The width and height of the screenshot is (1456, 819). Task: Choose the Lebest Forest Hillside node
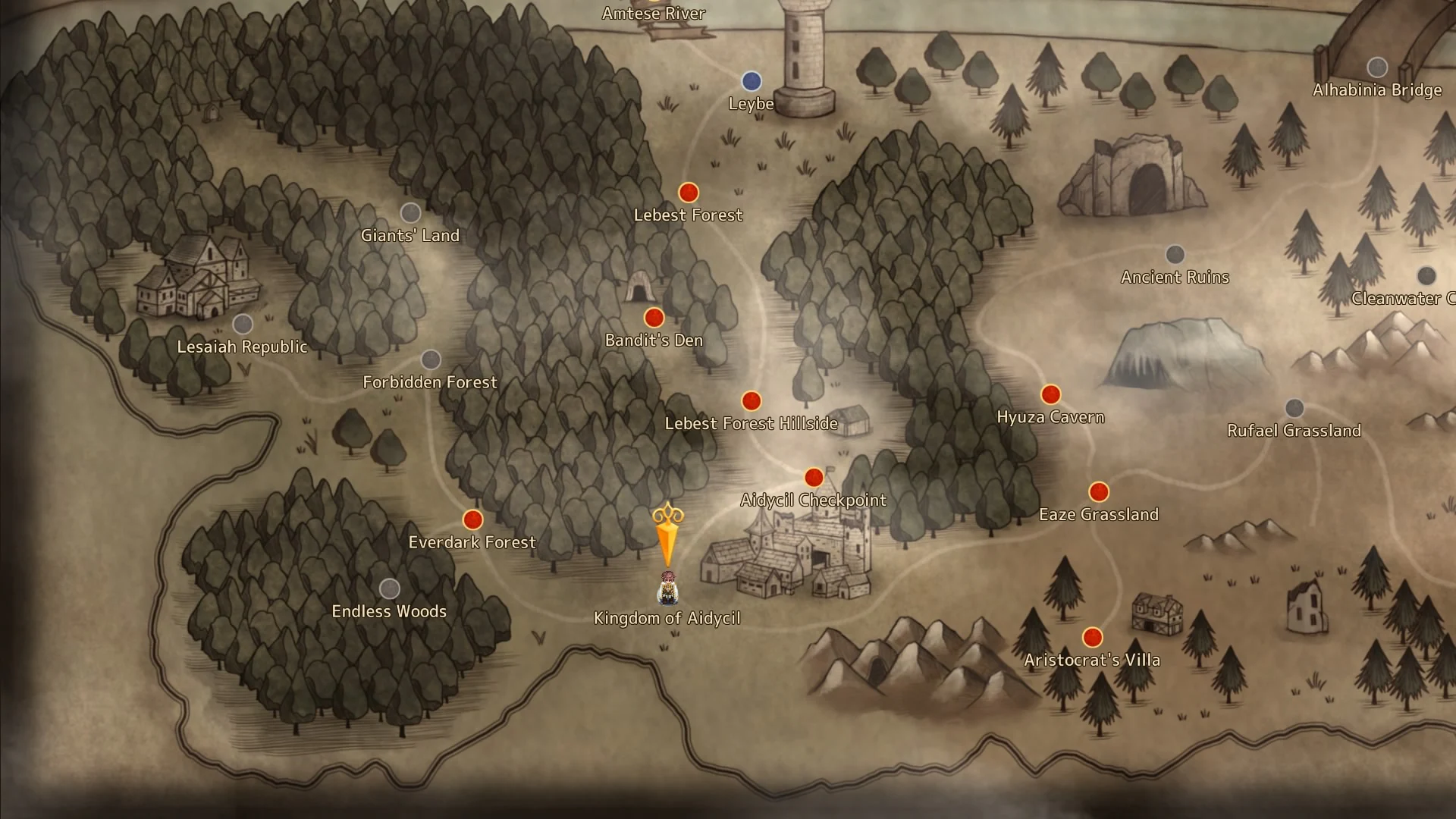pyautogui.click(x=751, y=400)
